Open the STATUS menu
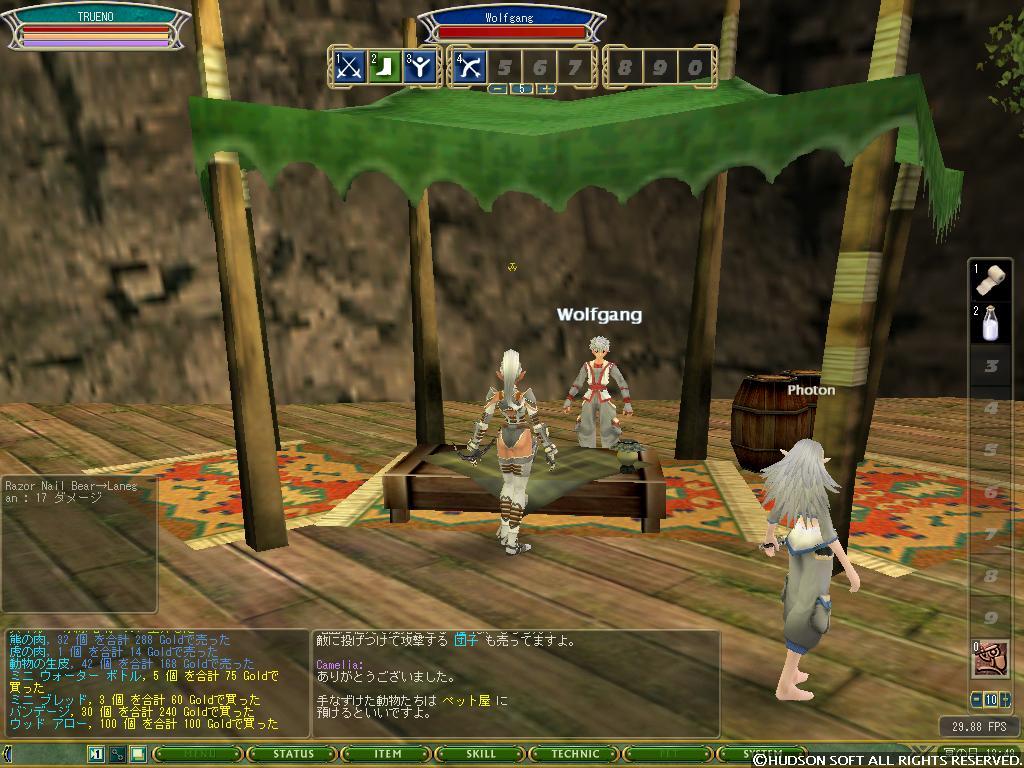 (x=292, y=754)
